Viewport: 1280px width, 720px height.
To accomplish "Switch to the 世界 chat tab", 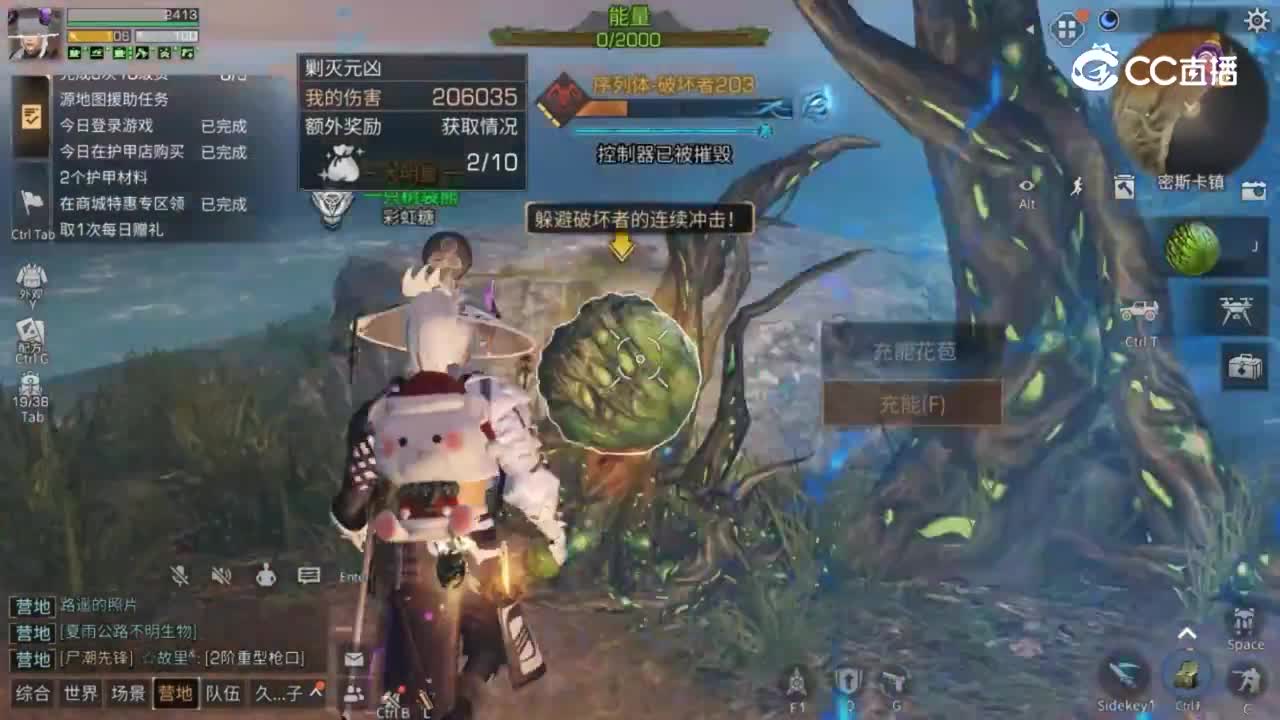I will pyautogui.click(x=79, y=694).
